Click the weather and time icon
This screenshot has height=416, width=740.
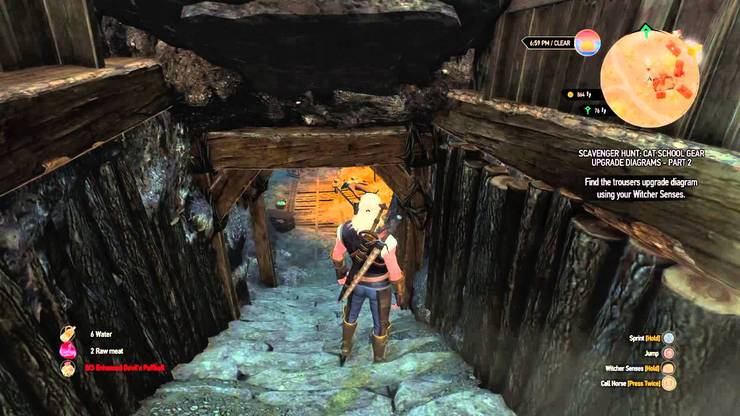(x=588, y=43)
